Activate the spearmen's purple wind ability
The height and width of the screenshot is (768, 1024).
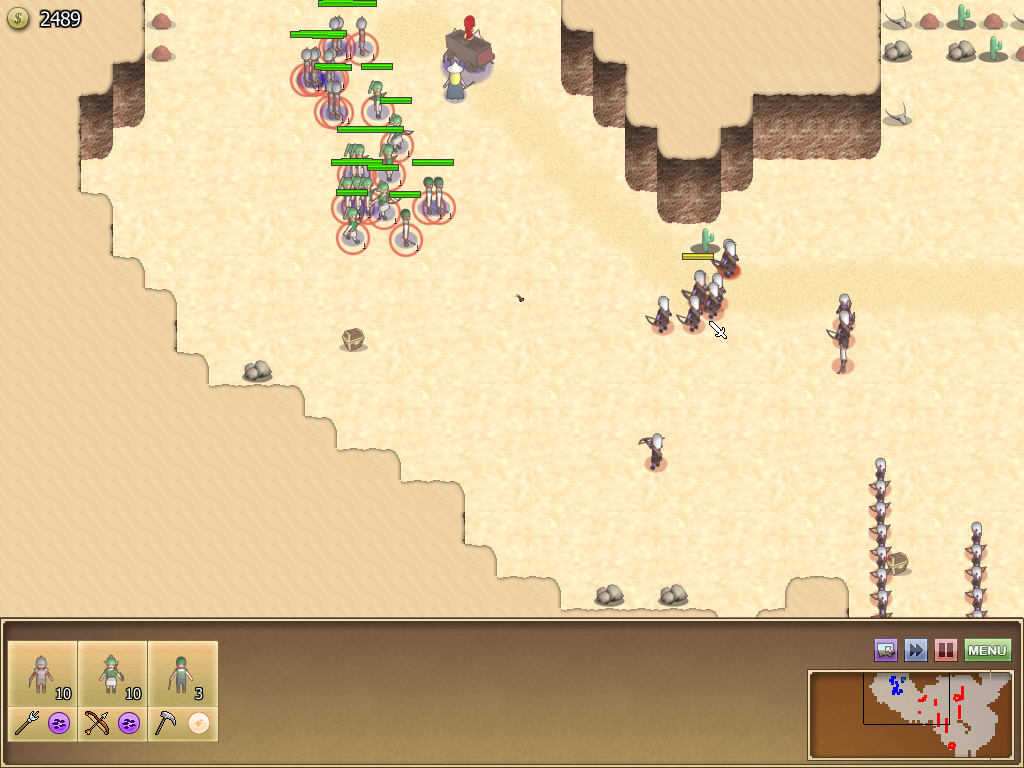point(59,723)
